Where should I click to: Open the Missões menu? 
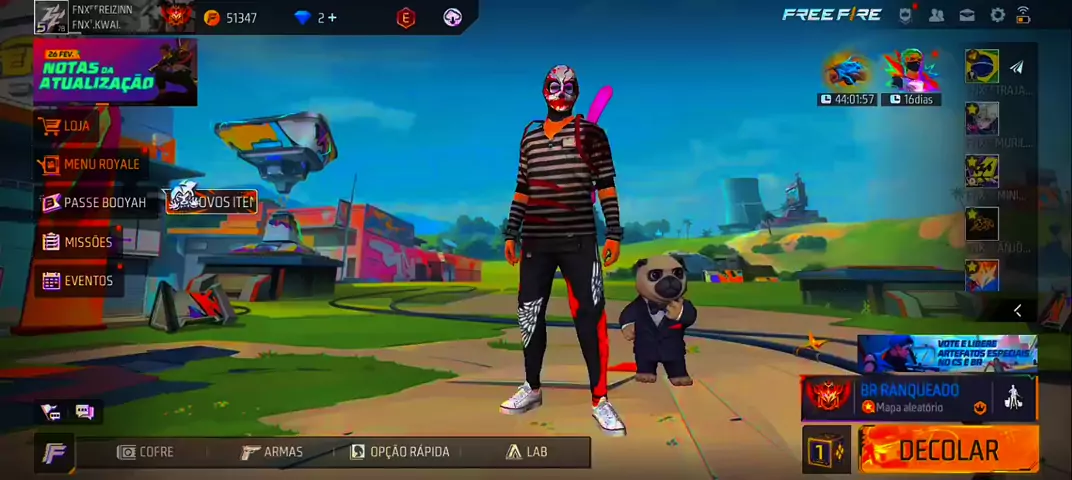pos(87,242)
